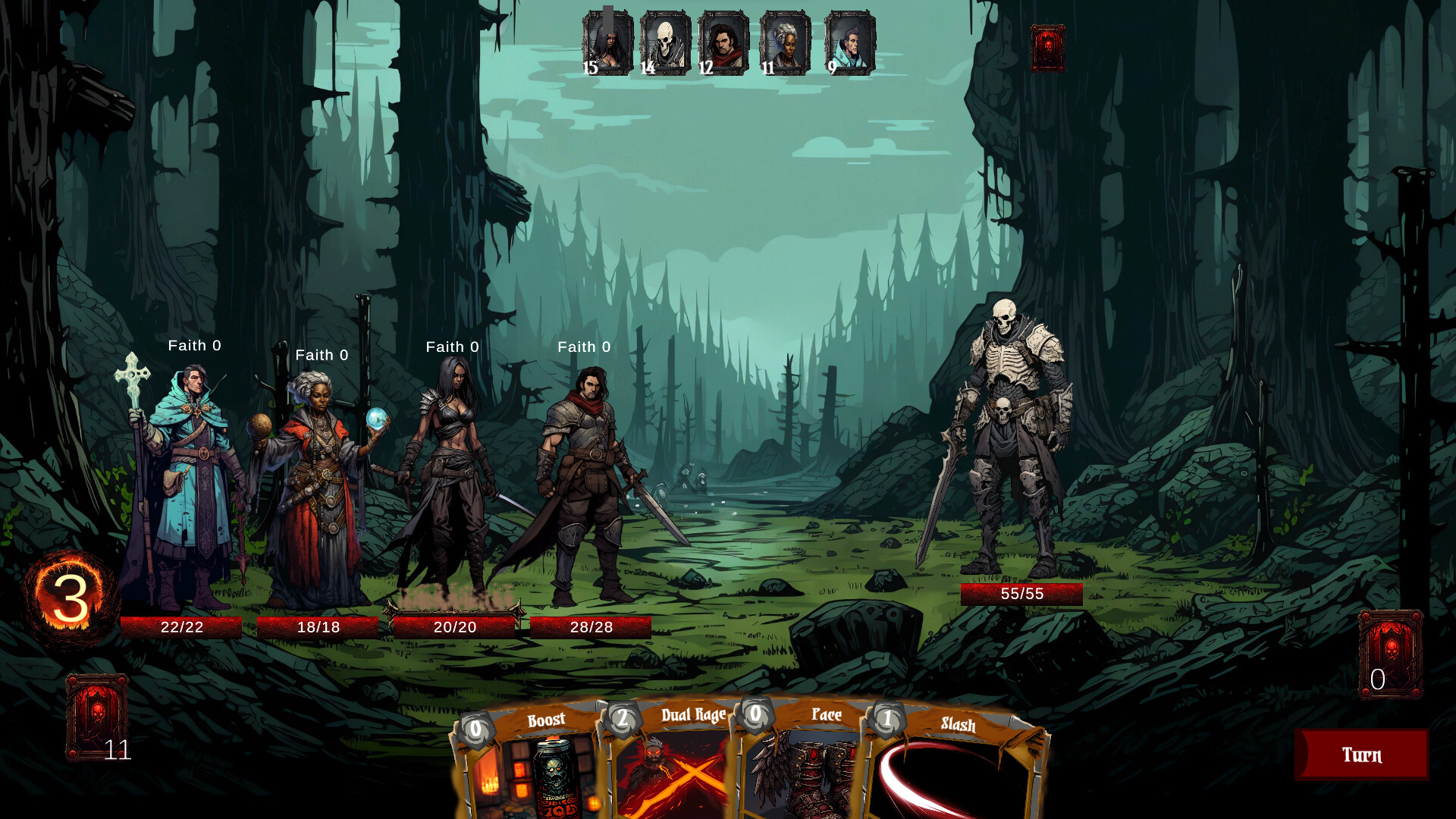Click the empty discard pile counter
The width and height of the screenshot is (1456, 819).
click(x=1392, y=652)
